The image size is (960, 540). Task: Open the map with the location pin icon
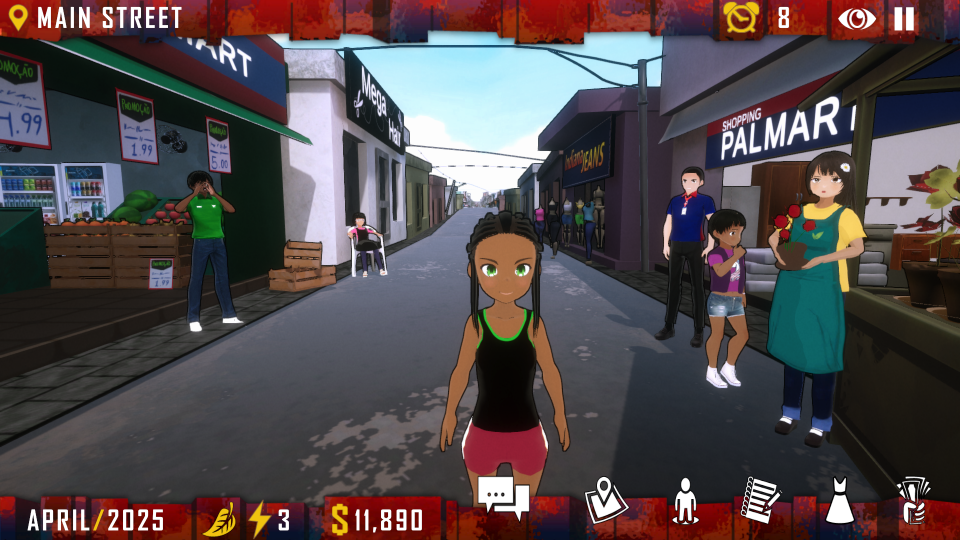pyautogui.click(x=605, y=499)
